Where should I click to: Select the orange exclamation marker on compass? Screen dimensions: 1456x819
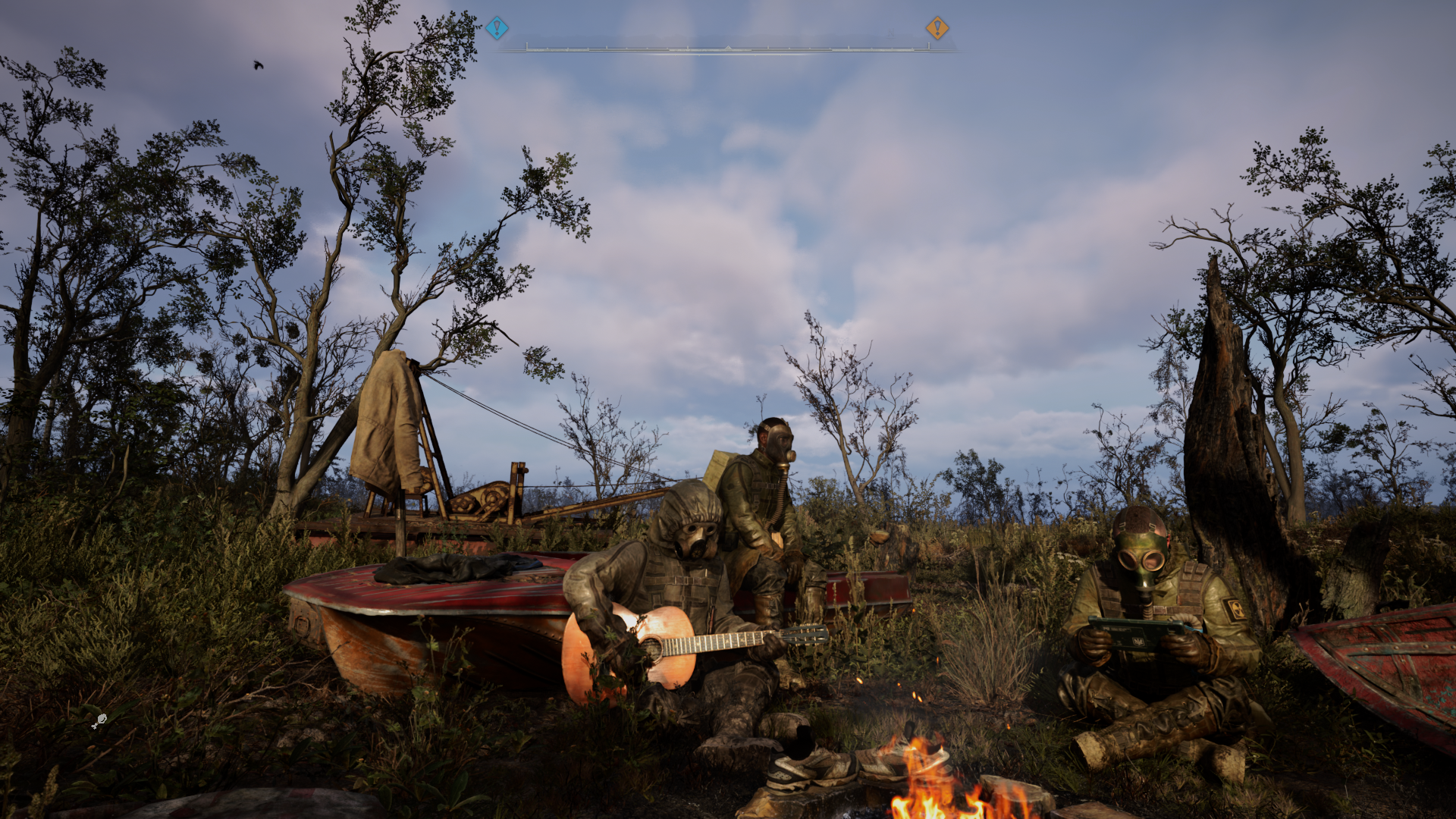[937, 29]
